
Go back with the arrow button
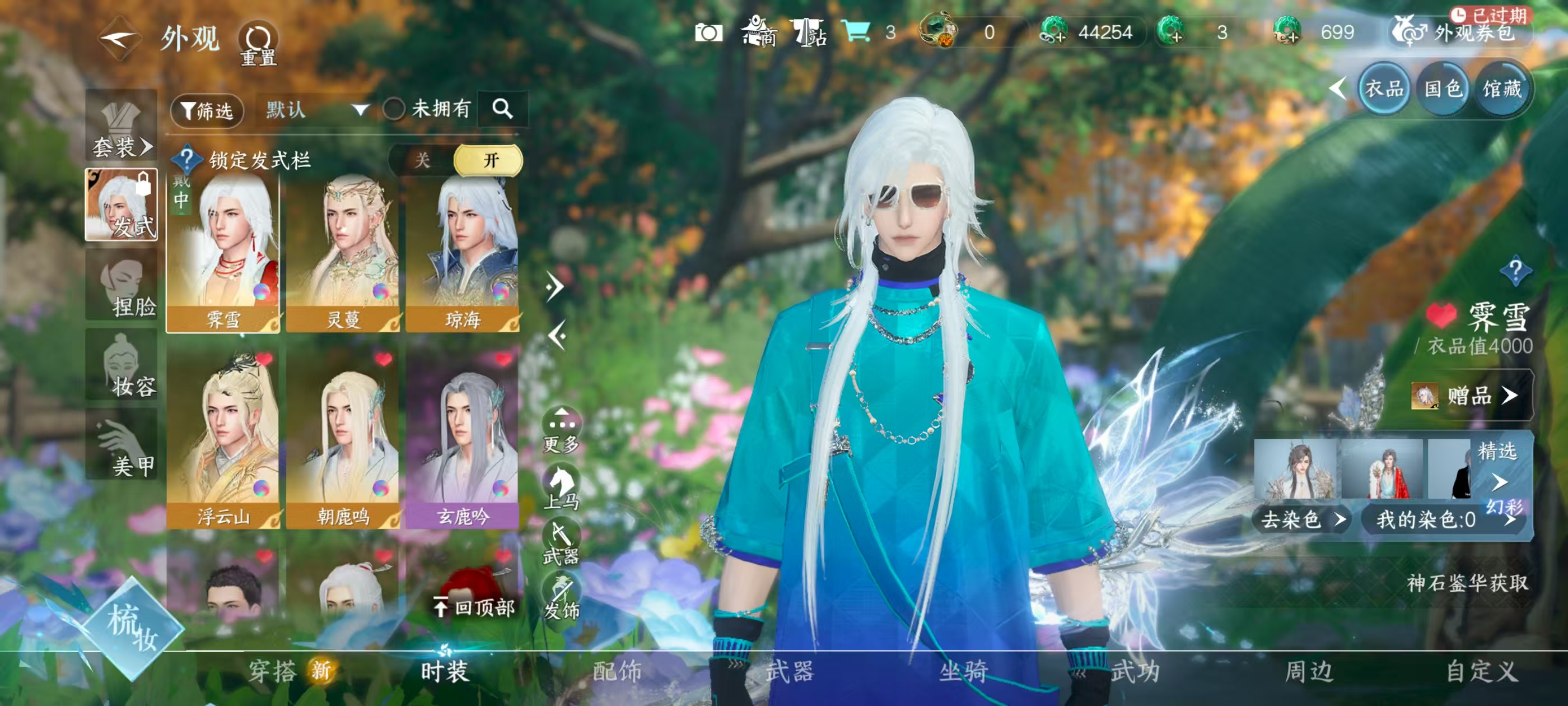[119, 39]
